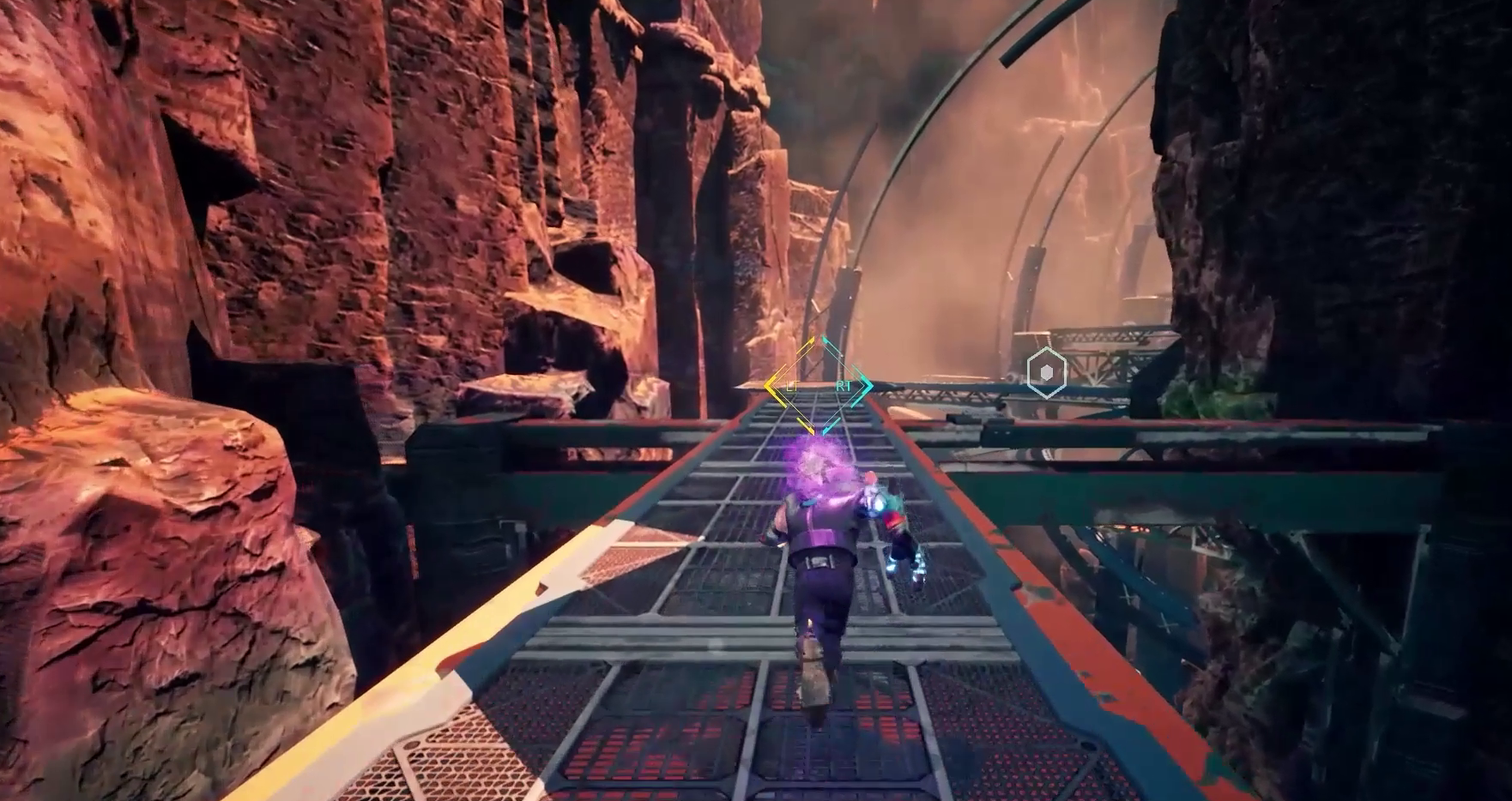Select the hexagonal objective waypoint marker
1512x801 pixels.
click(x=1047, y=373)
